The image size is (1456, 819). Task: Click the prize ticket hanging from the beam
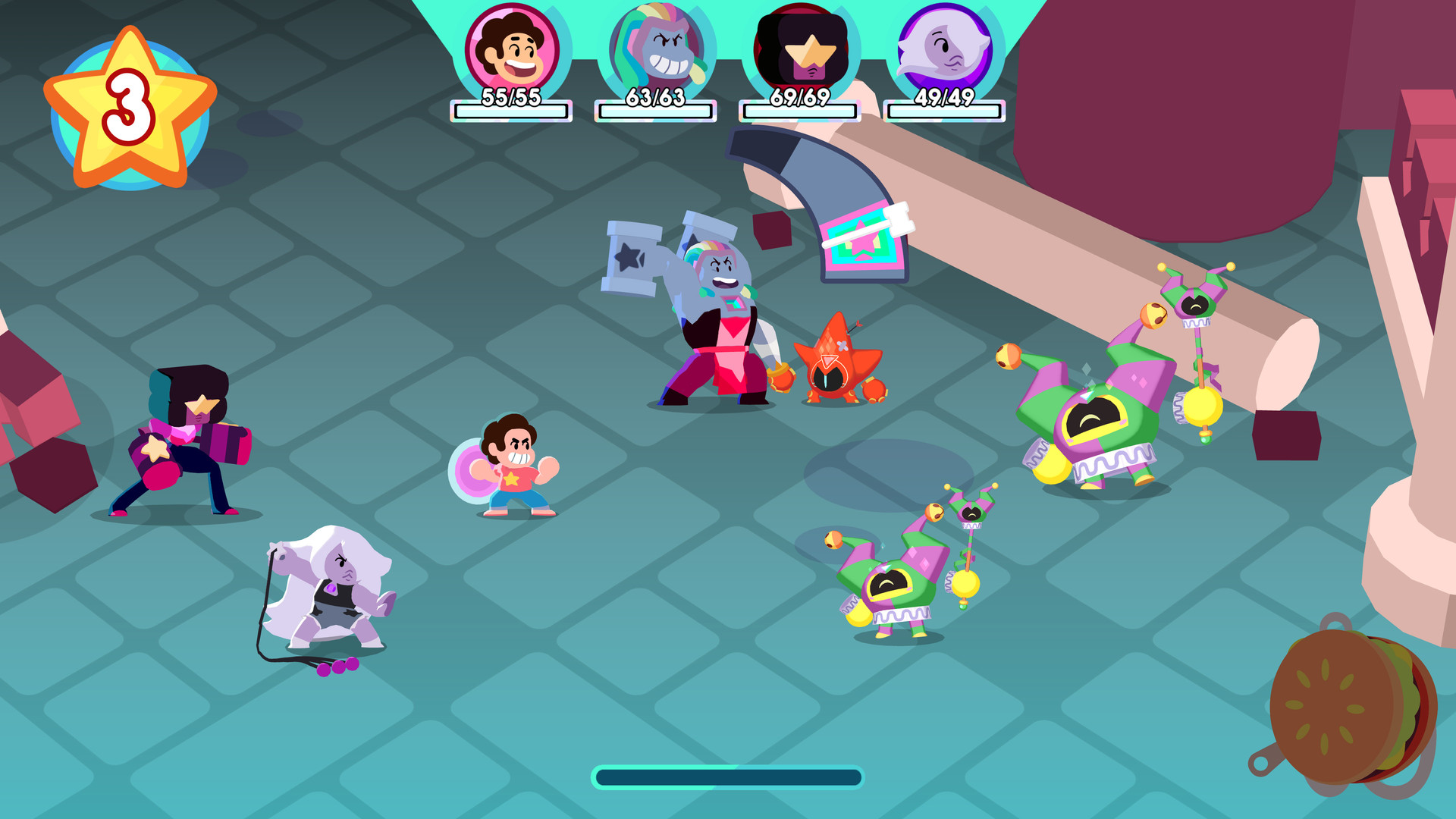pos(864,243)
